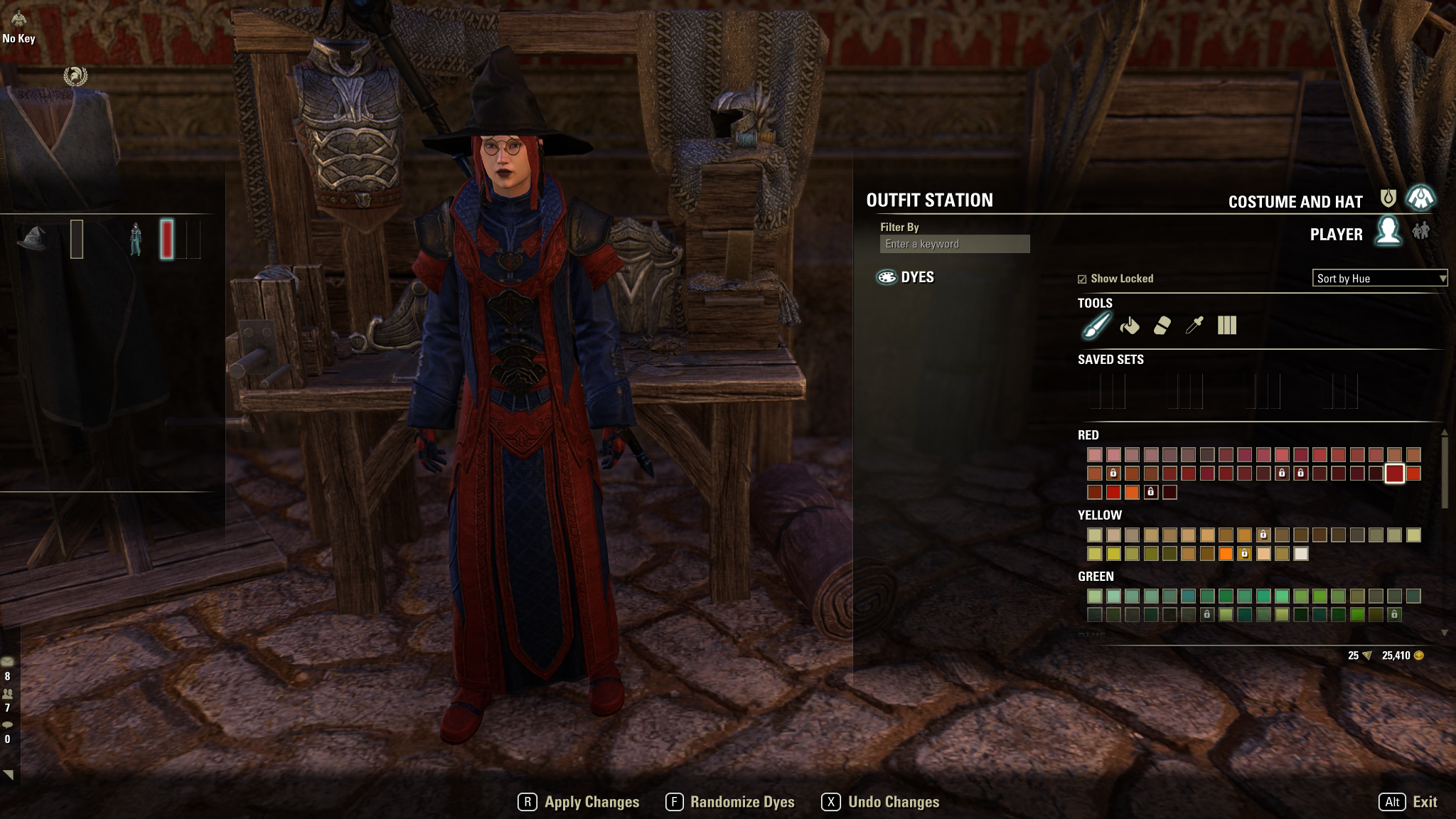Click the dye list scroll-down arrow

coord(1444,633)
